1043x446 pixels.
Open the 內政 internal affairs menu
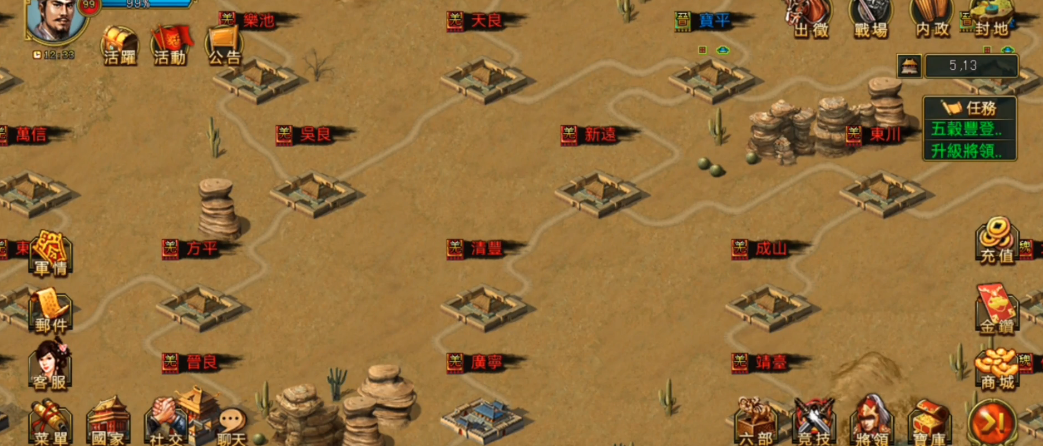[x=929, y=18]
